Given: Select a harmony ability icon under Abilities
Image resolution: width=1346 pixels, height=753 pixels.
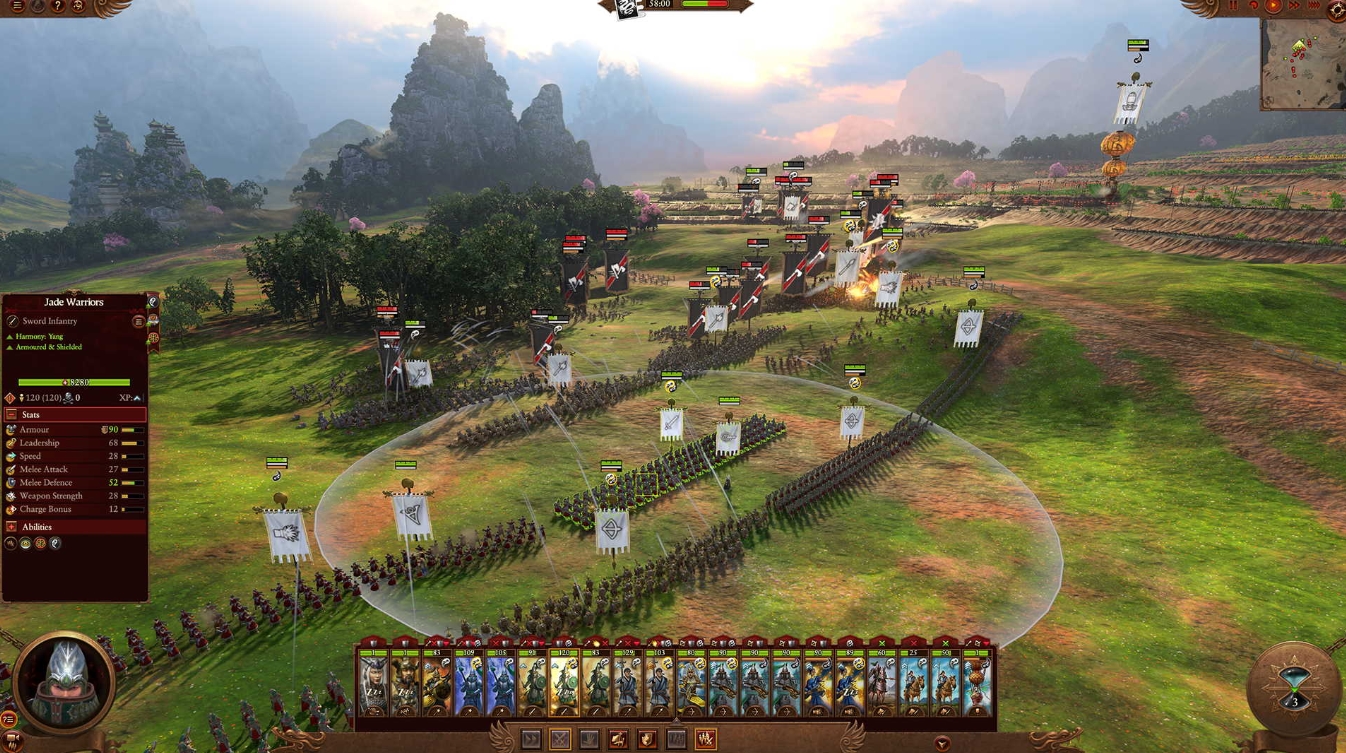Looking at the screenshot, I should [x=53, y=543].
